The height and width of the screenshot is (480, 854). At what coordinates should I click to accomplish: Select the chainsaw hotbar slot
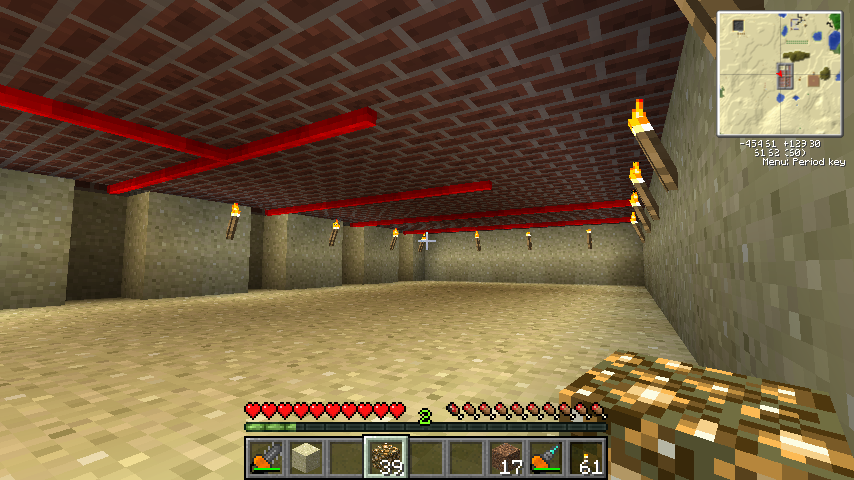[x=265, y=458]
